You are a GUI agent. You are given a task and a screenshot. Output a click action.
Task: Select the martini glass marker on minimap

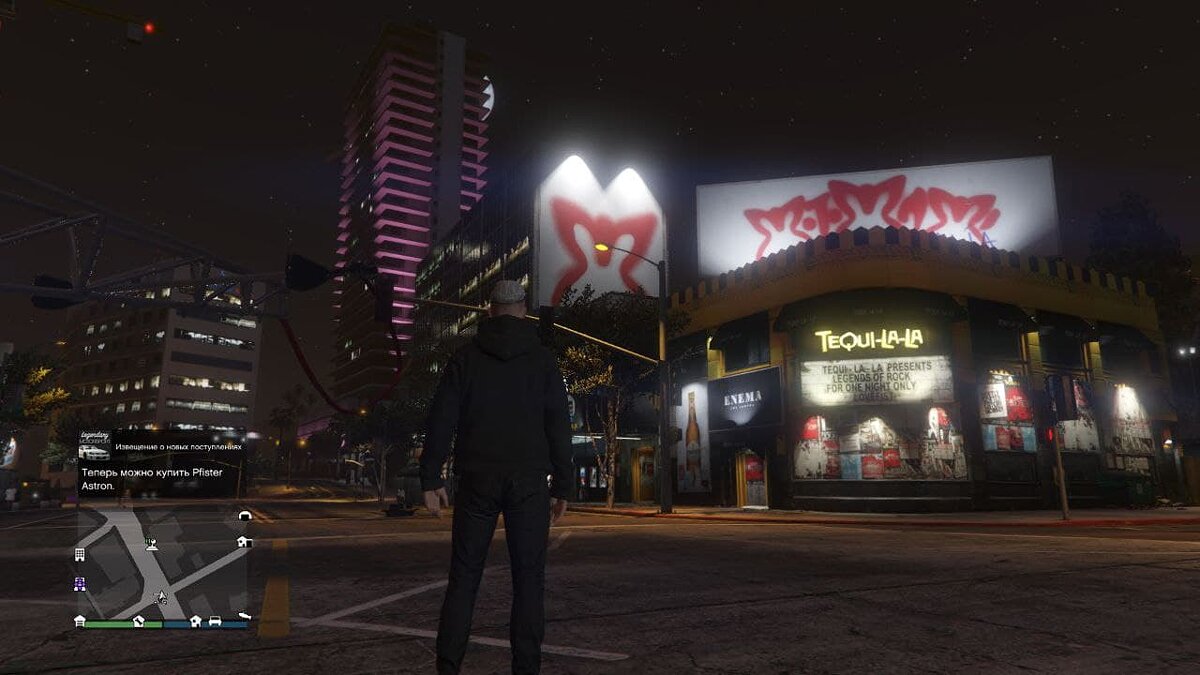pyautogui.click(x=151, y=545)
